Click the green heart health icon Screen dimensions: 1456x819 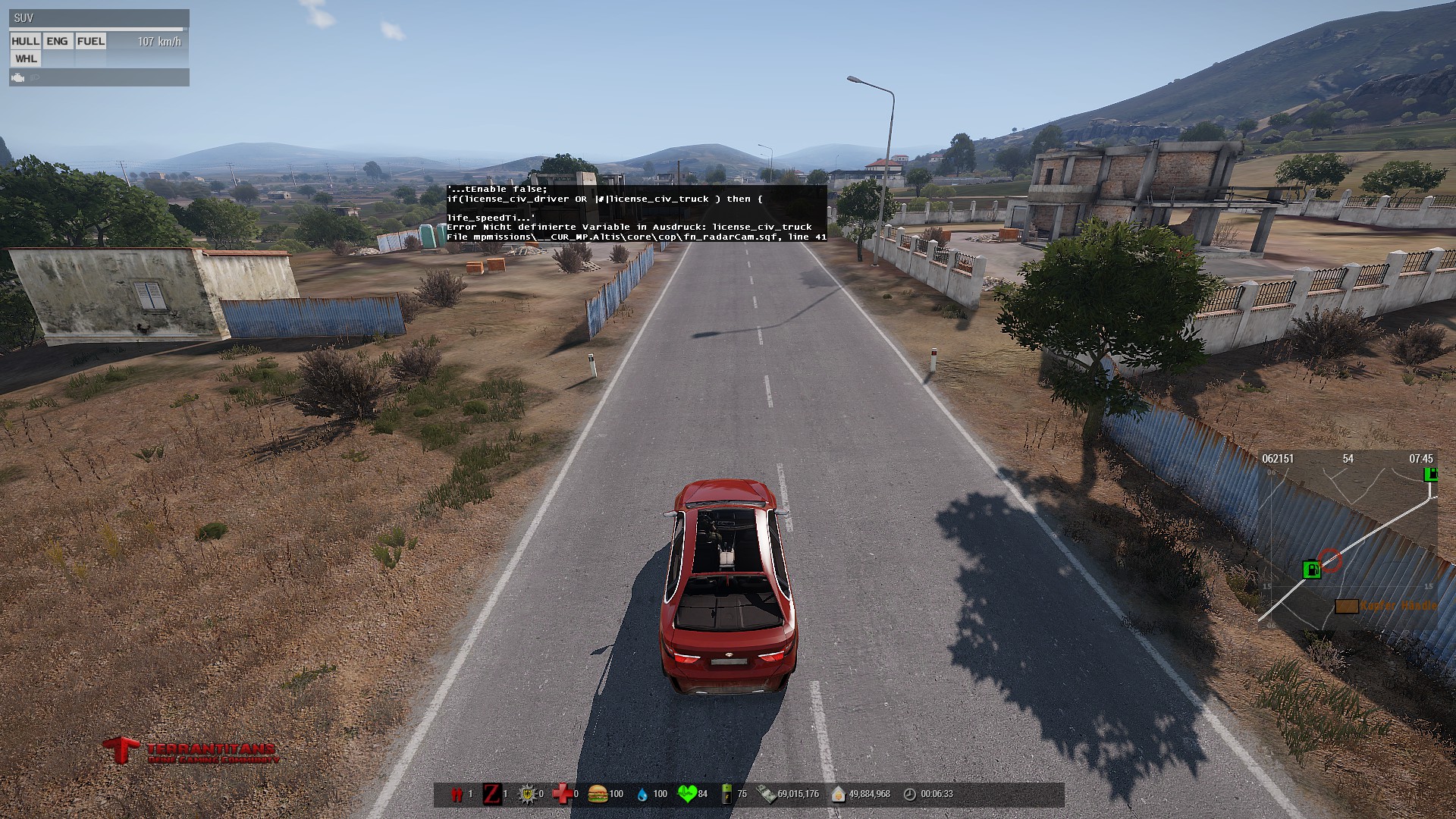tap(687, 794)
